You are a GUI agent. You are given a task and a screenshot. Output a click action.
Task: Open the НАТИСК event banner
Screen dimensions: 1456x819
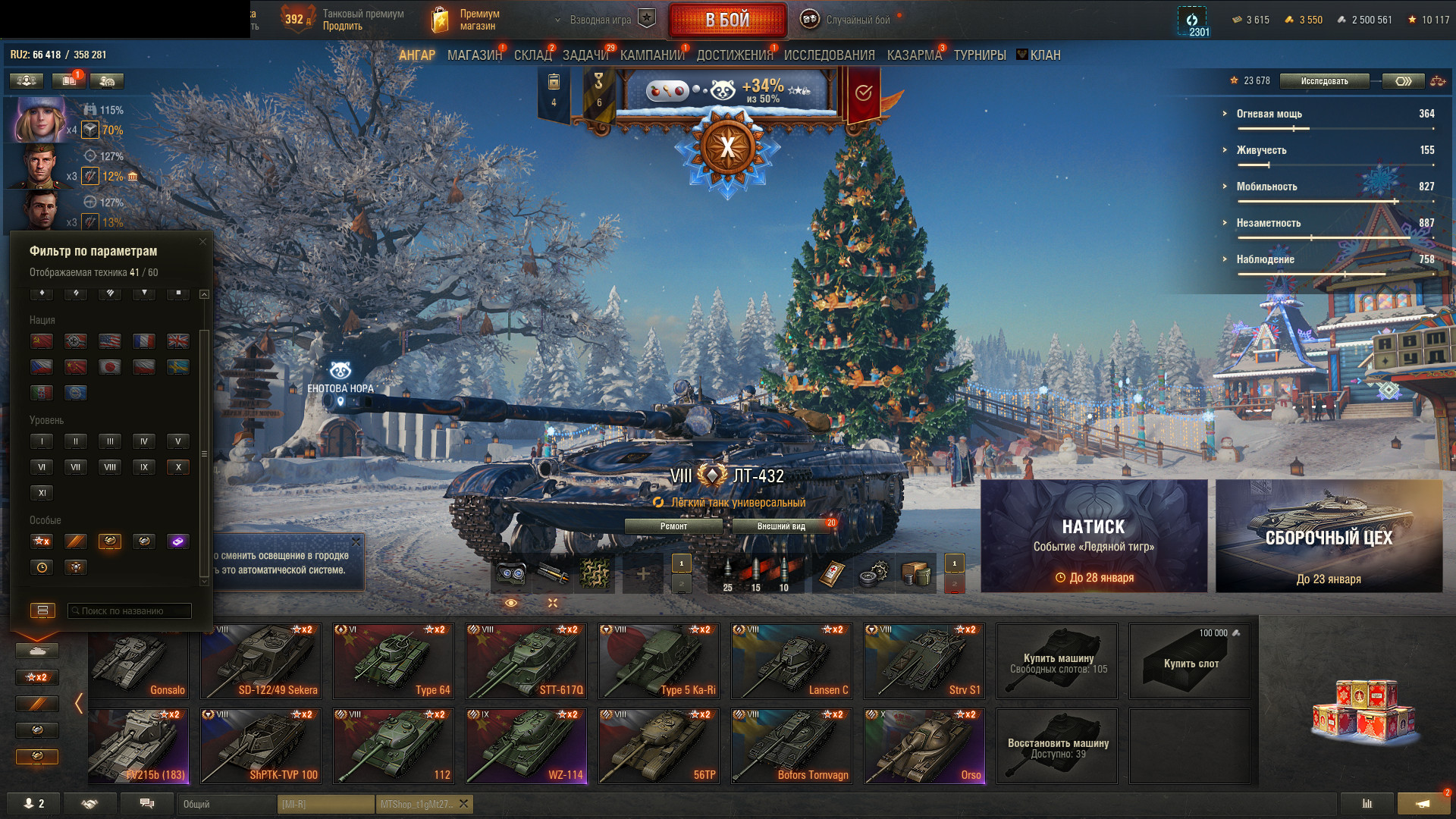pos(1094,536)
